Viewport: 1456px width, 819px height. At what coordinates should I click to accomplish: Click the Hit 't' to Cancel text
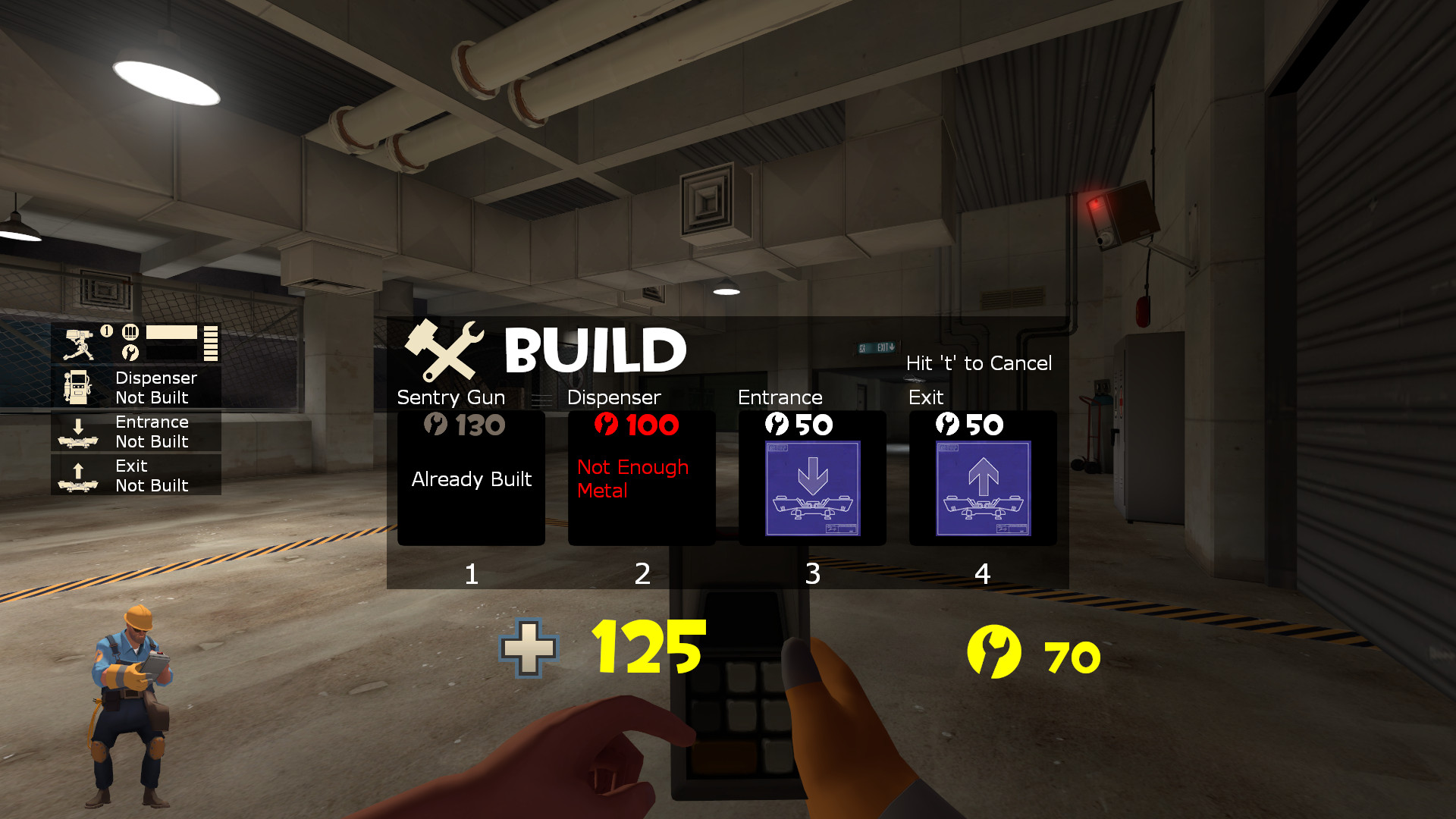pos(978,364)
